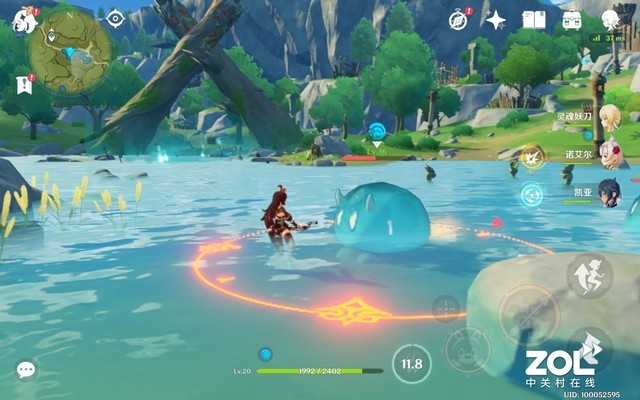Switch to party member 灵魂妖刀
The image size is (640, 400).
[608, 117]
